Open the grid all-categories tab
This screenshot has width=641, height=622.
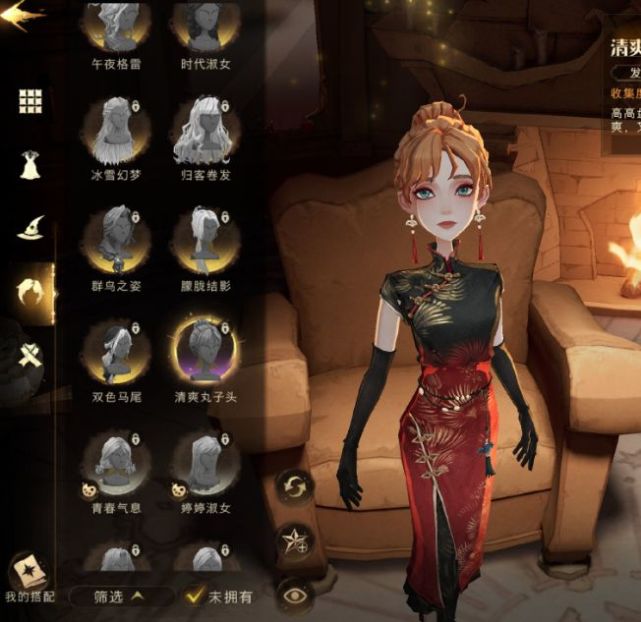tap(30, 101)
